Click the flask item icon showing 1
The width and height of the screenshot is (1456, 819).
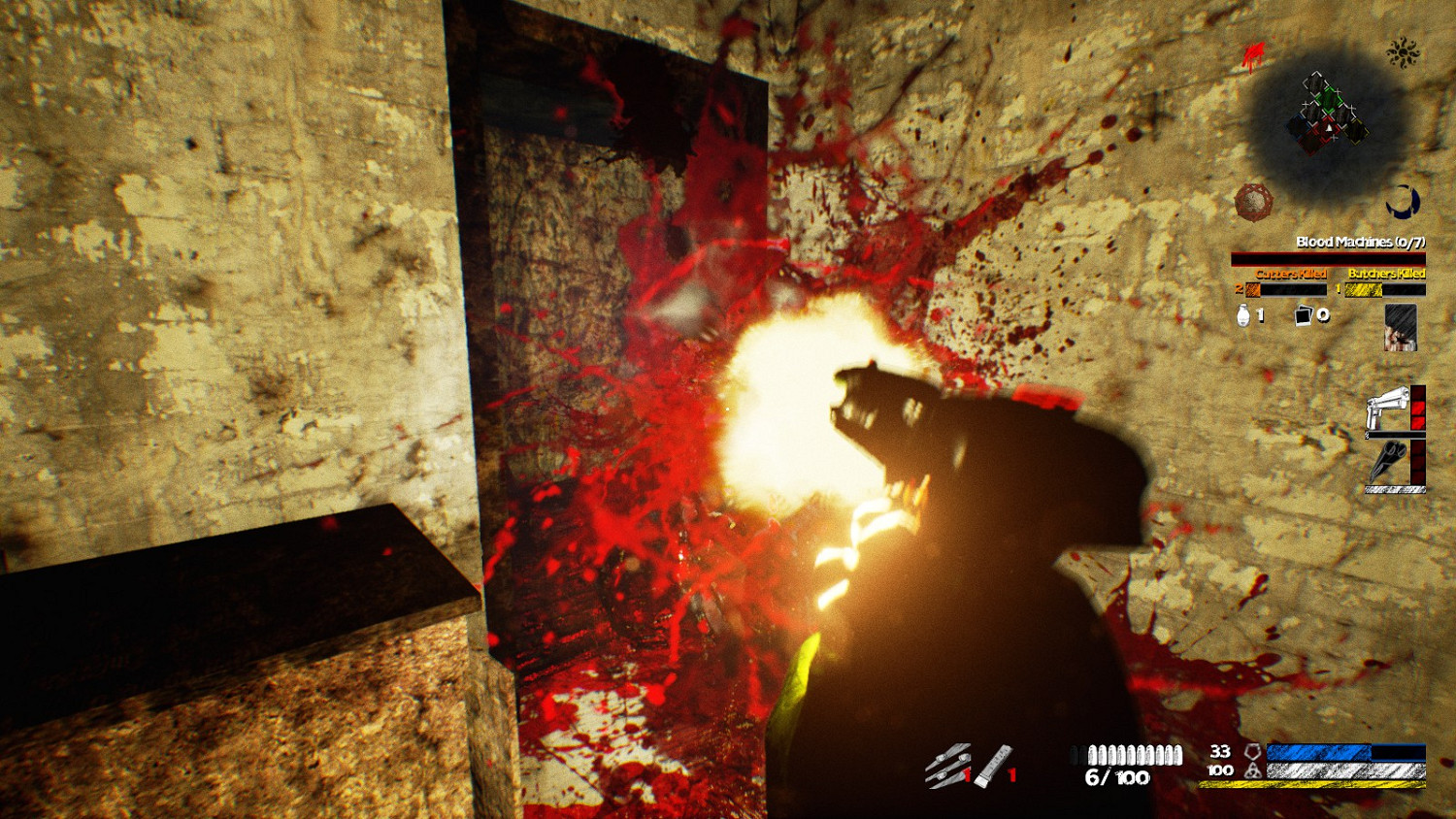click(1244, 315)
